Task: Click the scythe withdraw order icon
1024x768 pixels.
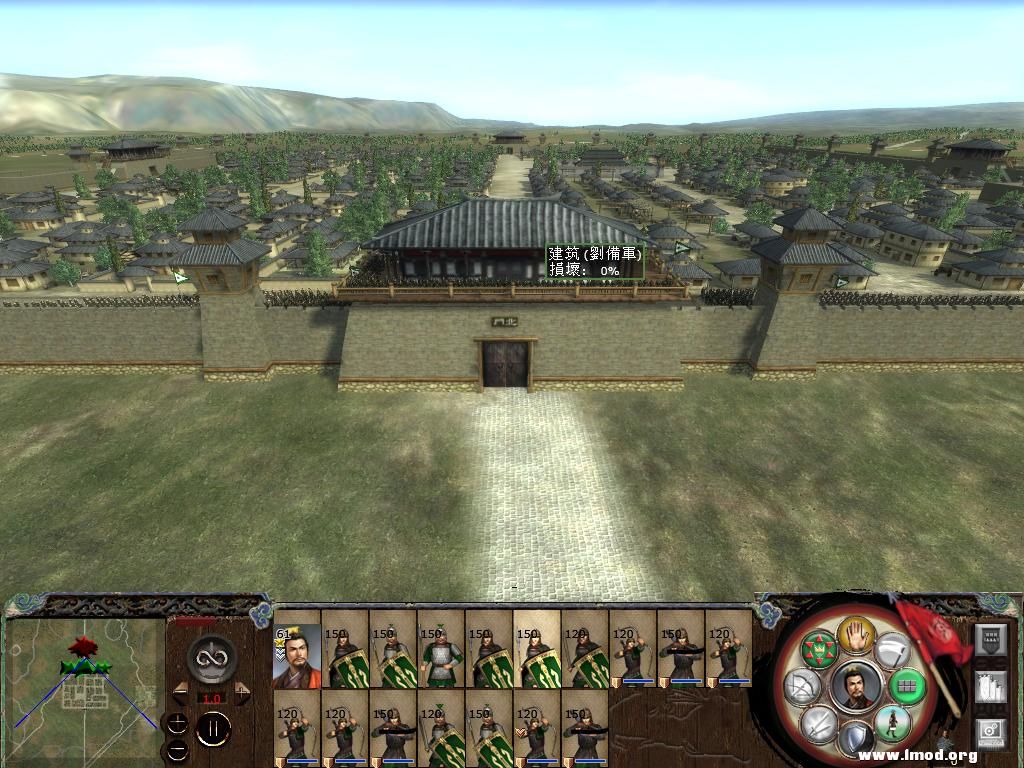Action: (x=892, y=649)
